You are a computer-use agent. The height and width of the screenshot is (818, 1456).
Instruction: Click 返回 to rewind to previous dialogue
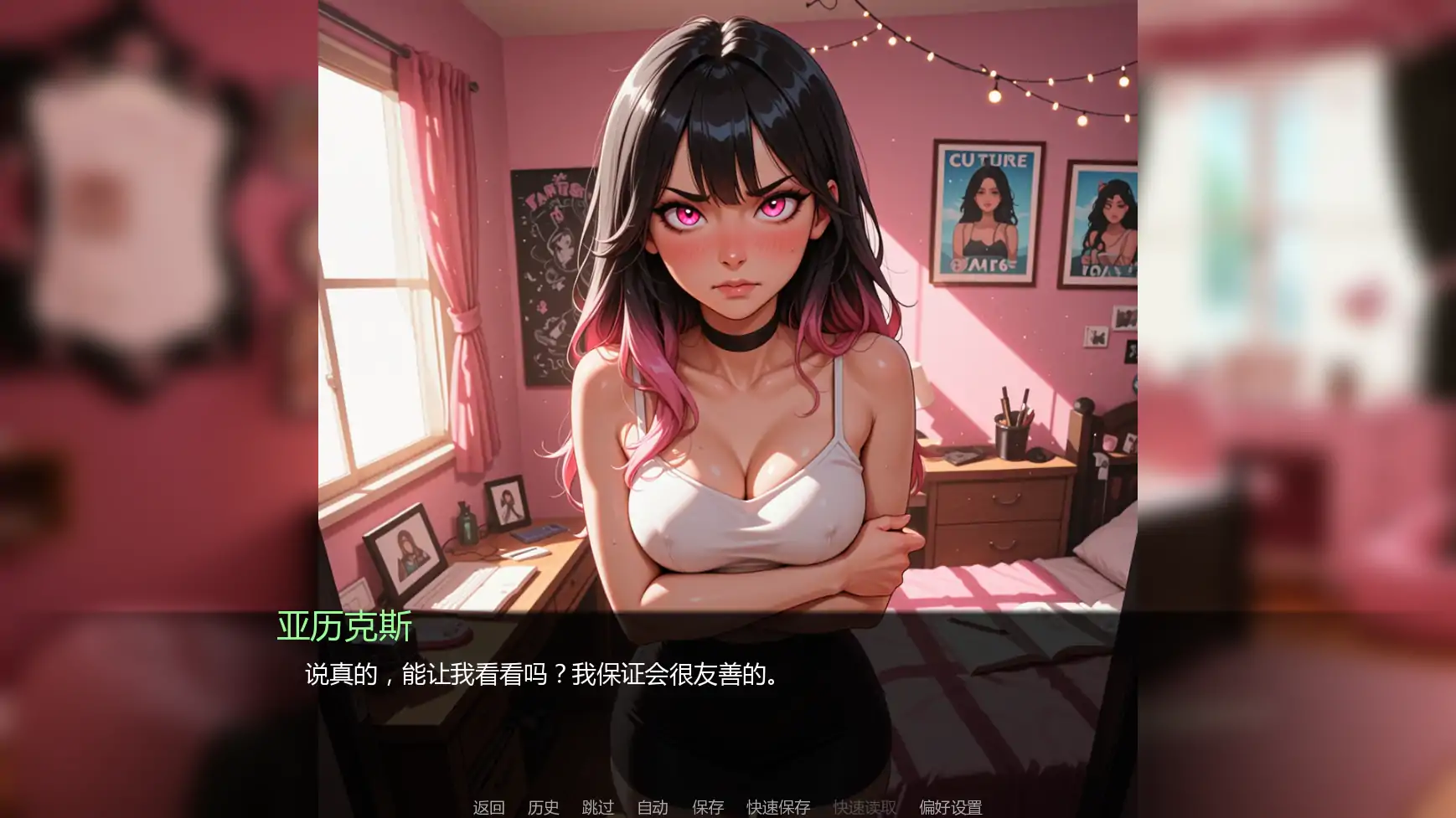pos(489,809)
